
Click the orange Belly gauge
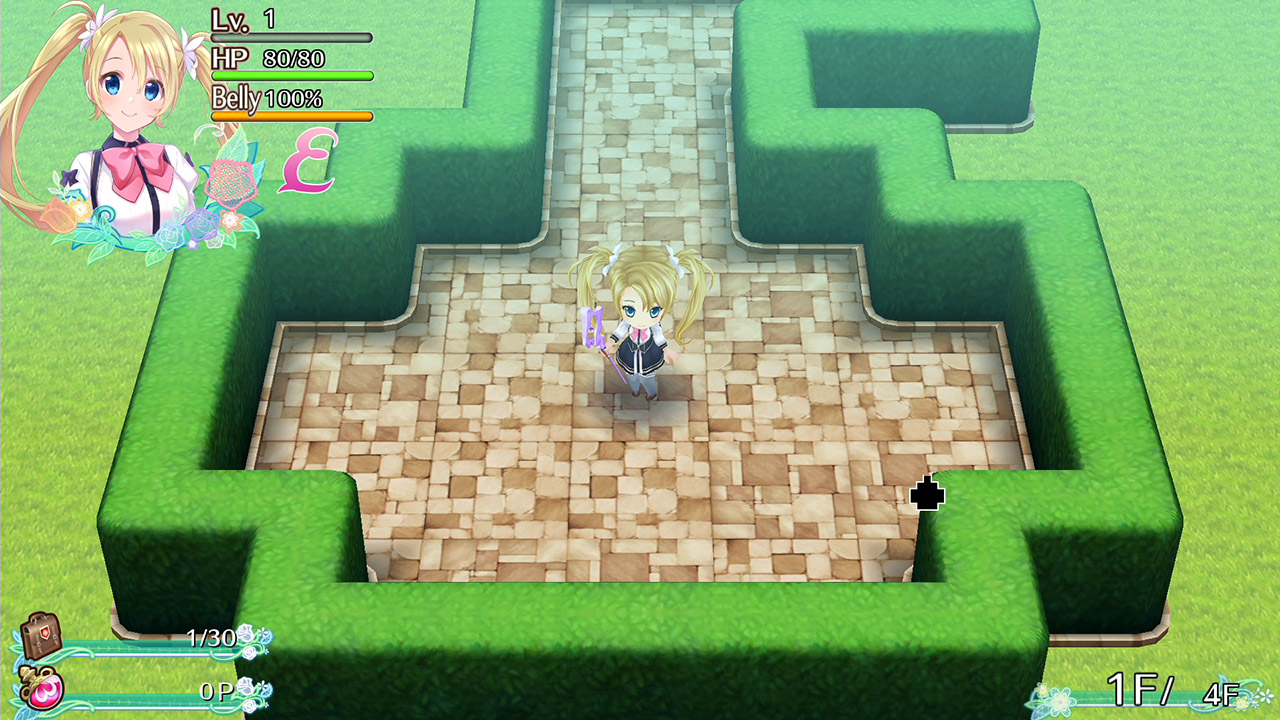290,116
